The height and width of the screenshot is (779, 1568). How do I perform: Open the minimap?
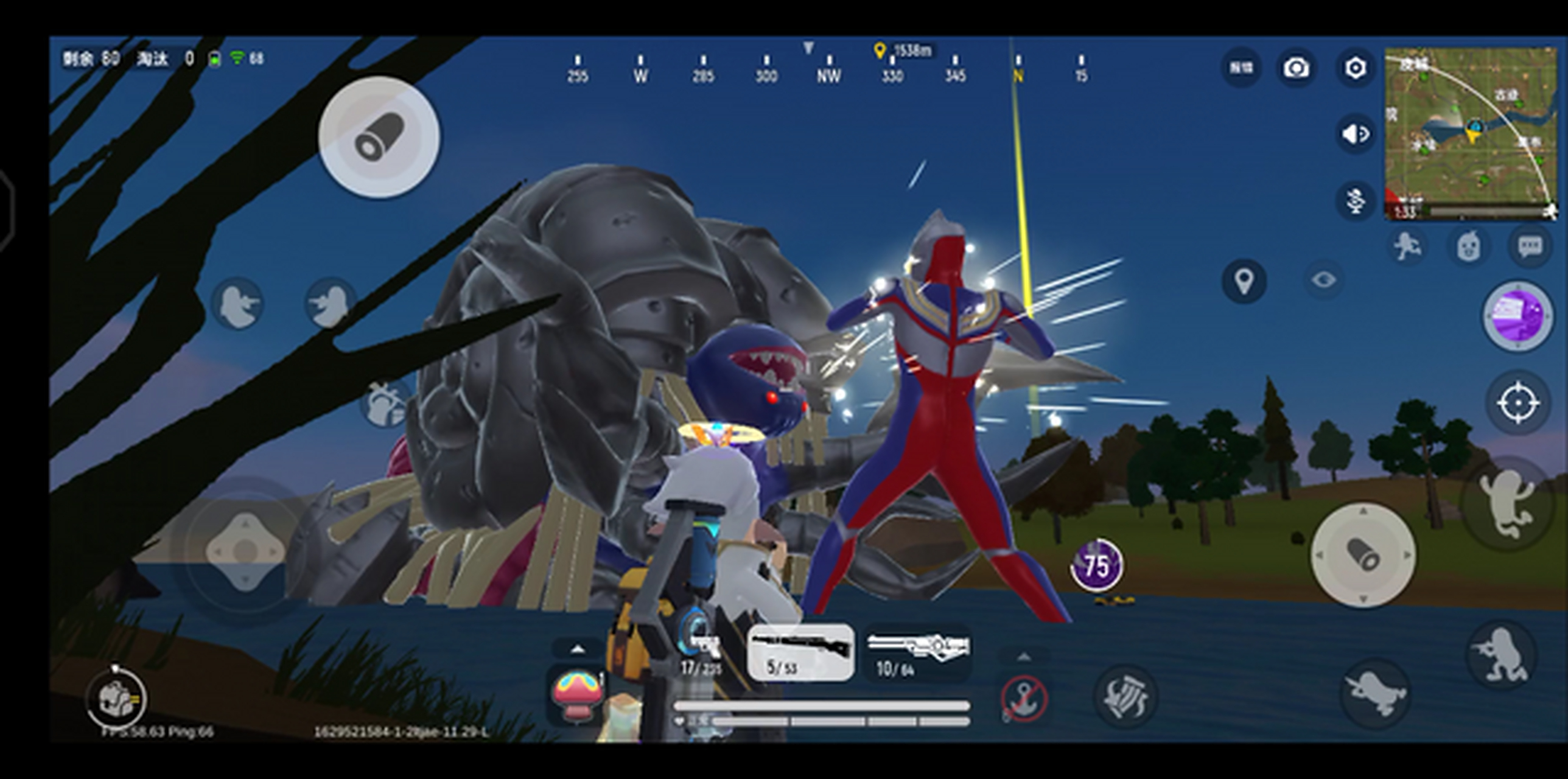pos(1469,134)
